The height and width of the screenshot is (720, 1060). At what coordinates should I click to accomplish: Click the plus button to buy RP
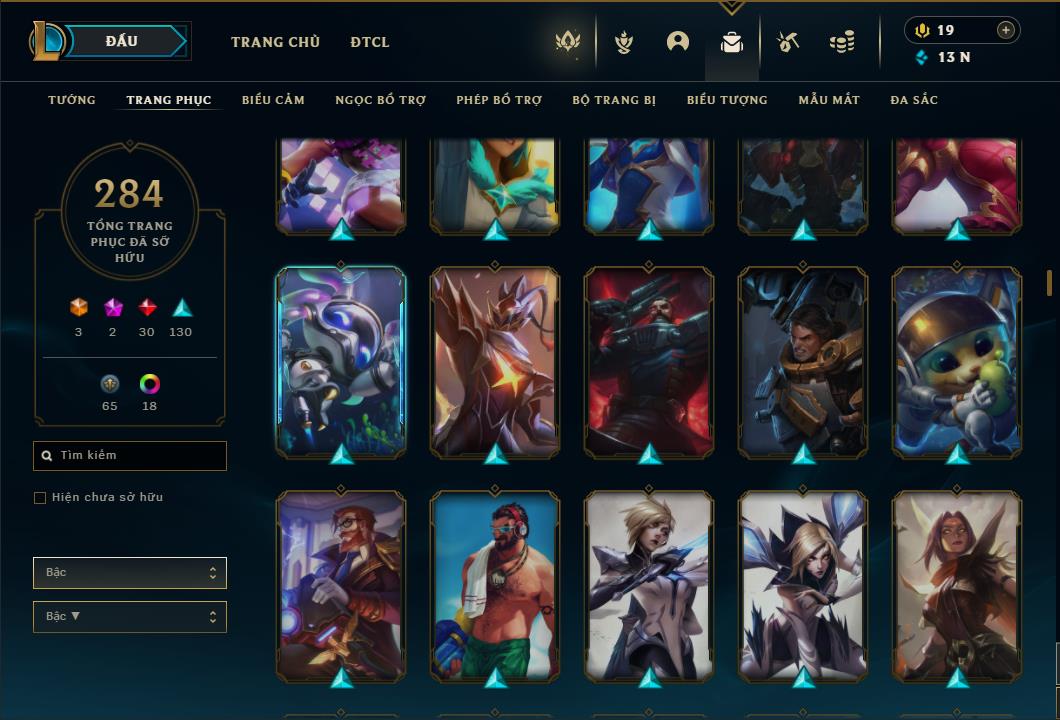(x=1006, y=30)
